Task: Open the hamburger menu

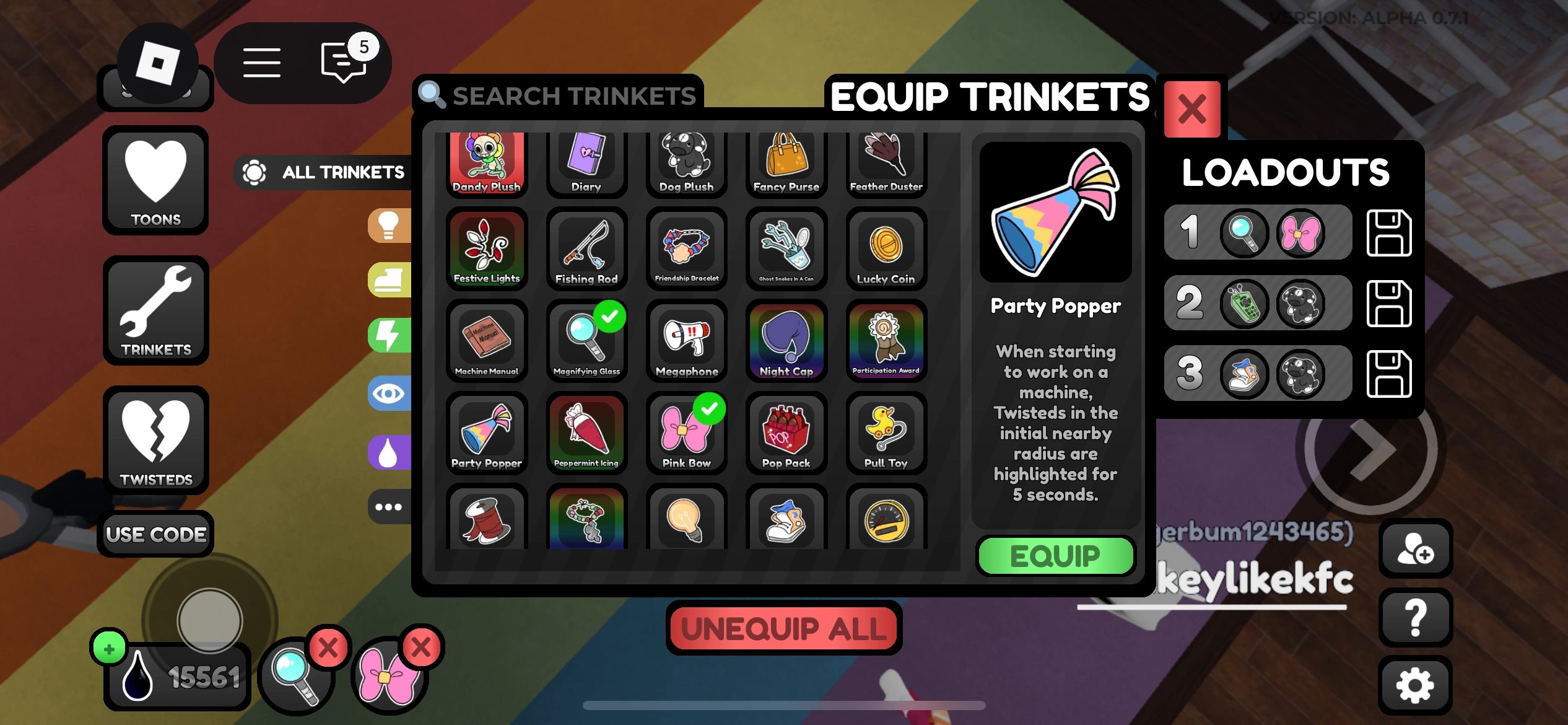Action: pyautogui.click(x=261, y=62)
